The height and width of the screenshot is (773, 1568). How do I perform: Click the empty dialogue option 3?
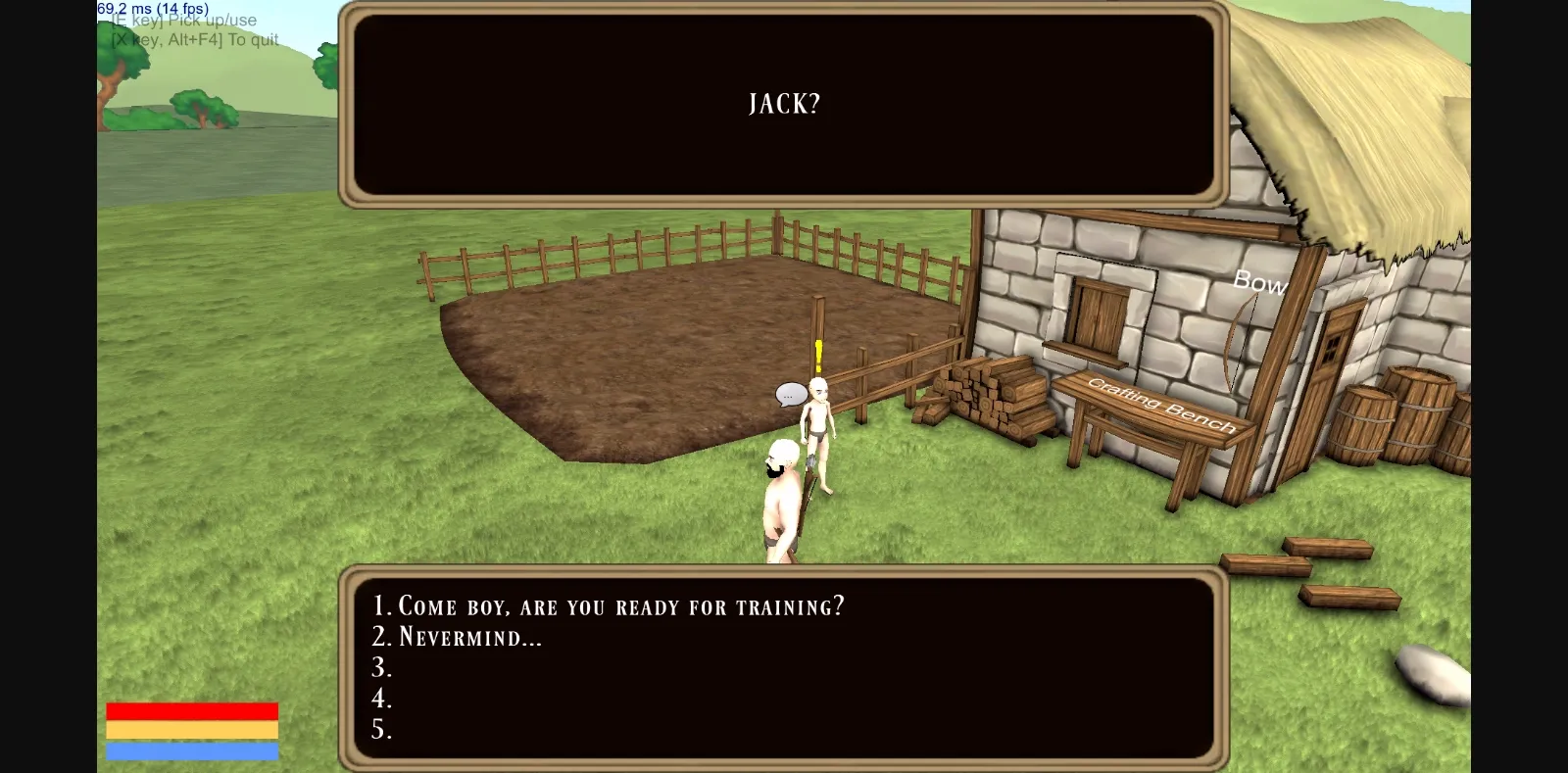[382, 668]
